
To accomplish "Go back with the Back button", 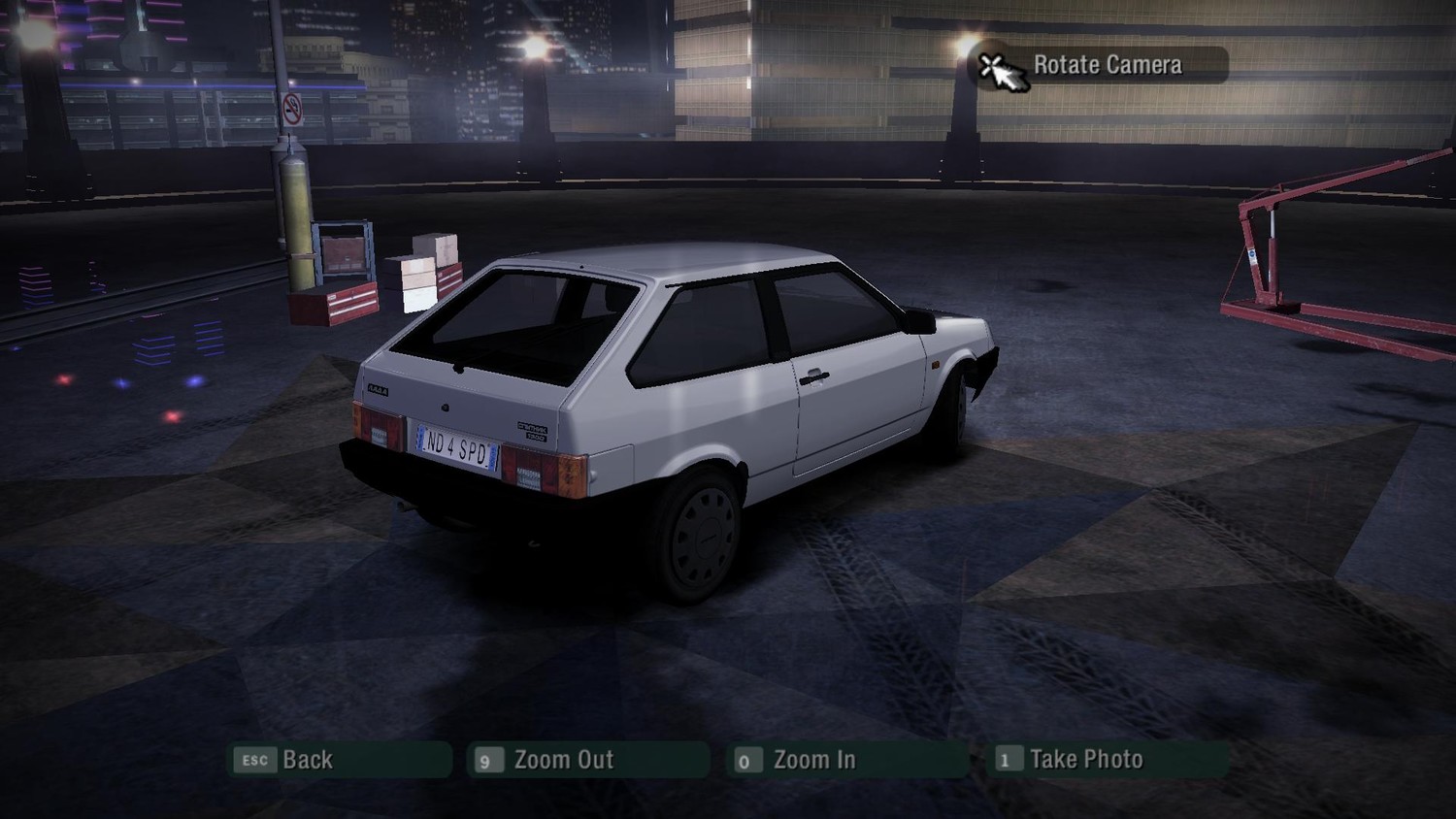I will pos(339,760).
